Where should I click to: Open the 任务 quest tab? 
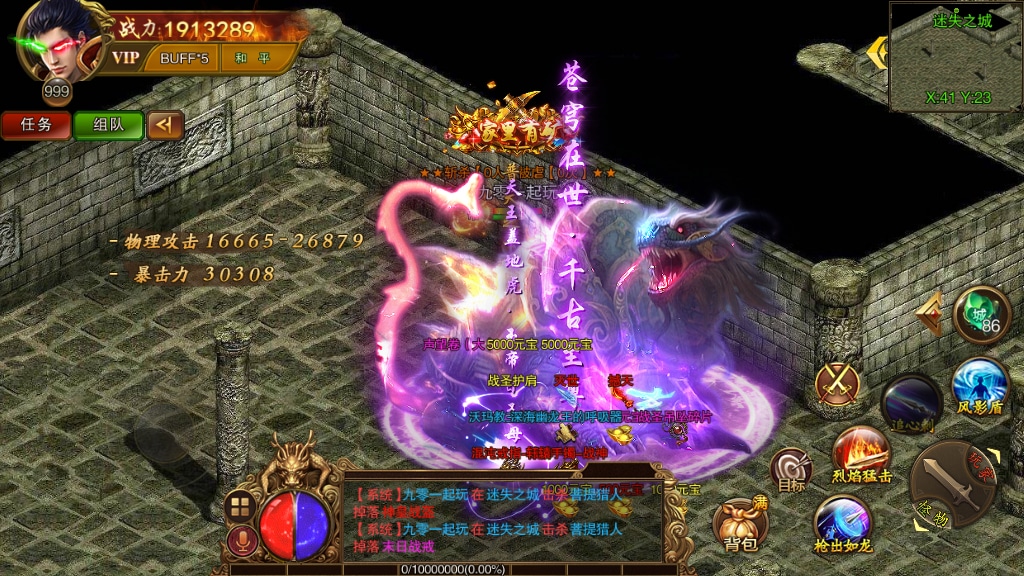(35, 125)
